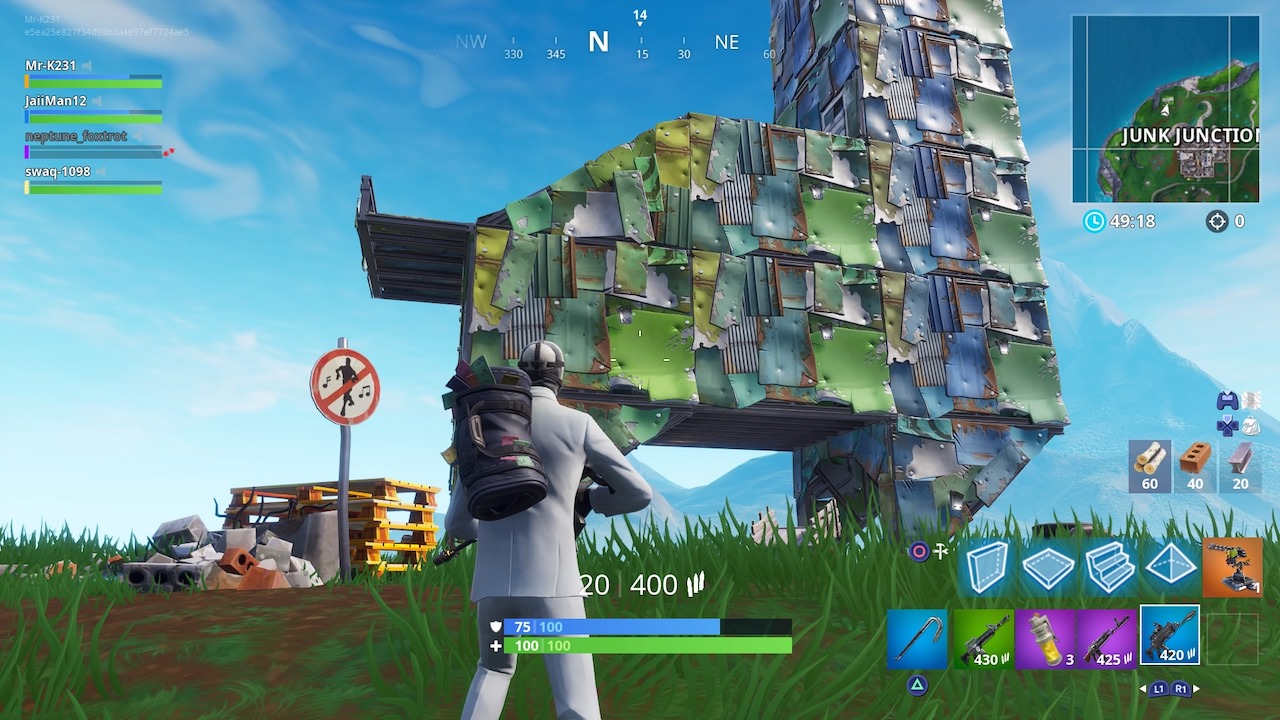
Task: Click the left arrow beside L1 button
Action: (1144, 687)
